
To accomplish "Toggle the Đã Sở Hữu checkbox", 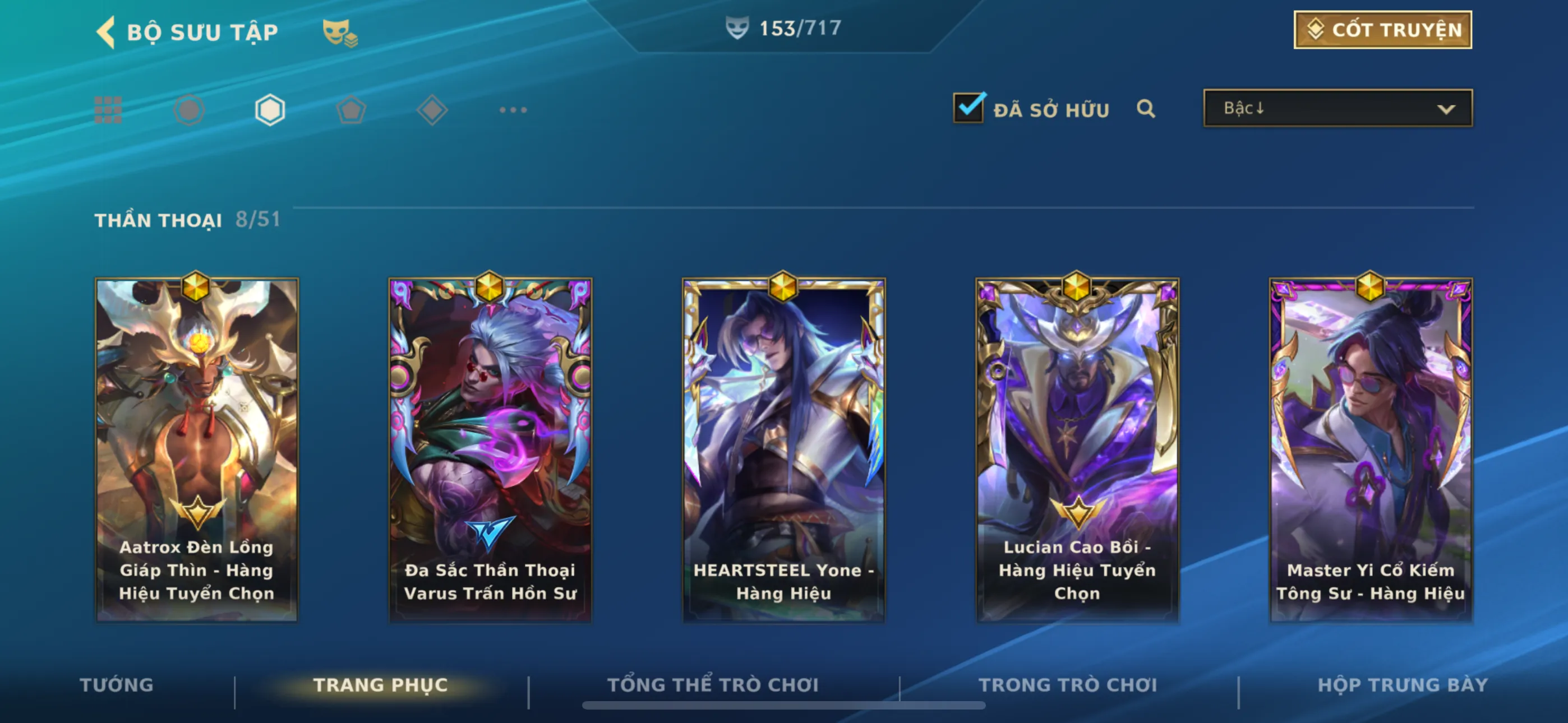I will [x=968, y=108].
